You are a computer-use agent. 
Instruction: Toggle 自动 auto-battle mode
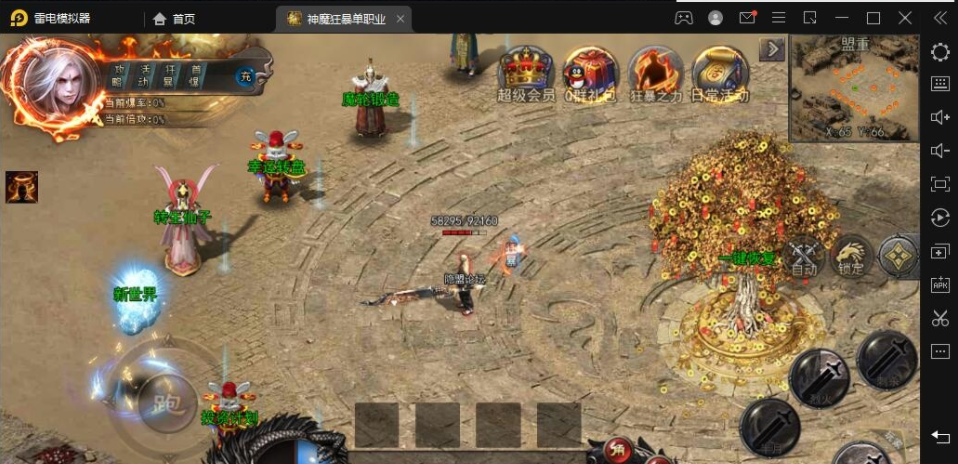point(803,256)
